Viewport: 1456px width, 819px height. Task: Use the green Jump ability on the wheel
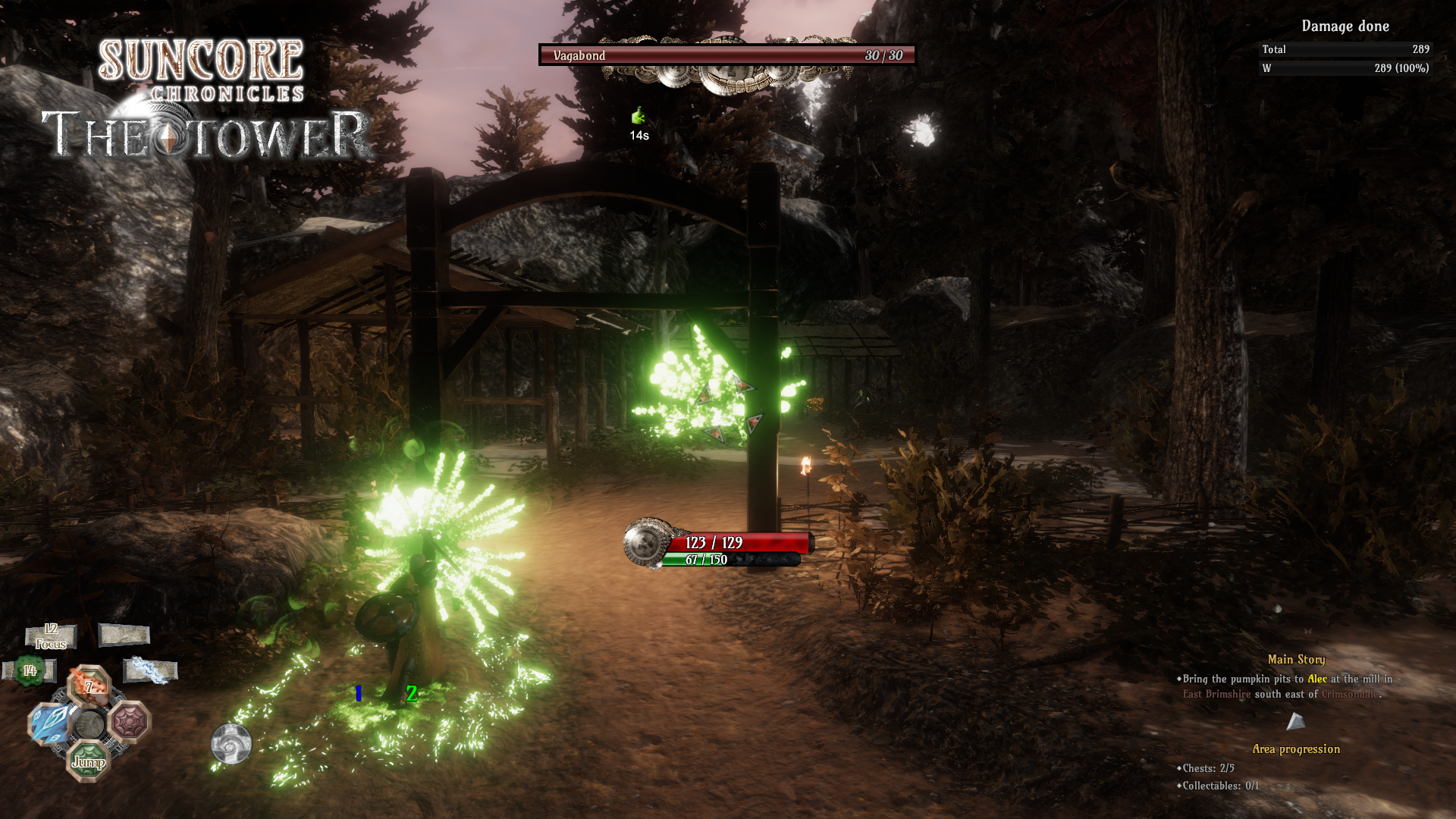tap(89, 762)
